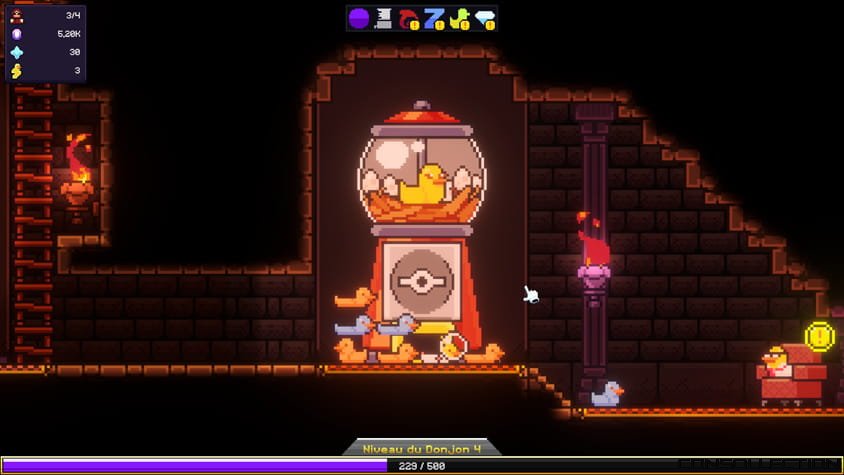Screen dimensions: 844x475
Task: Open the white diamond toolbar icon
Action: (485, 18)
